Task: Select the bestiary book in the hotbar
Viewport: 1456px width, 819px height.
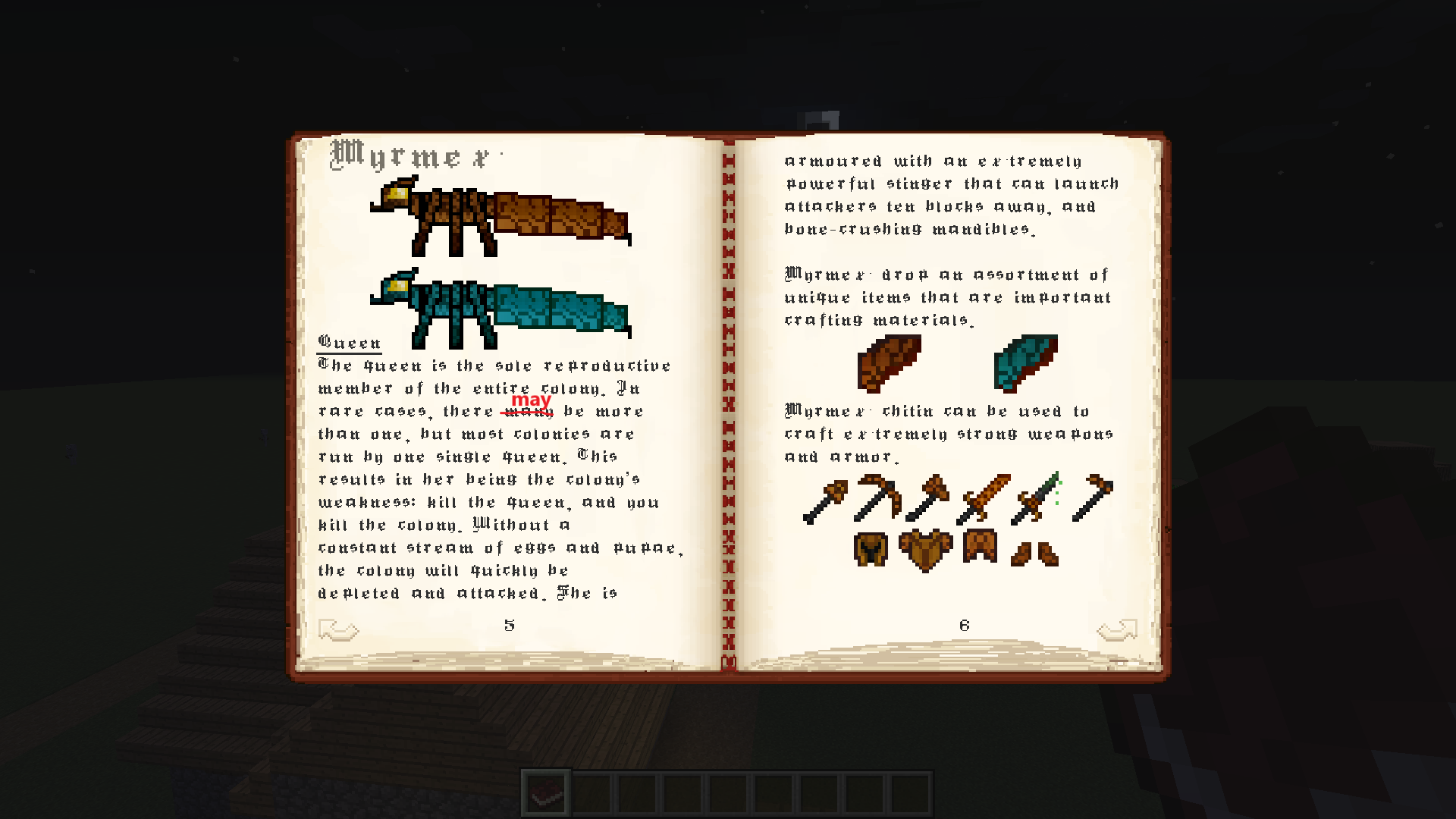Action: click(x=547, y=791)
